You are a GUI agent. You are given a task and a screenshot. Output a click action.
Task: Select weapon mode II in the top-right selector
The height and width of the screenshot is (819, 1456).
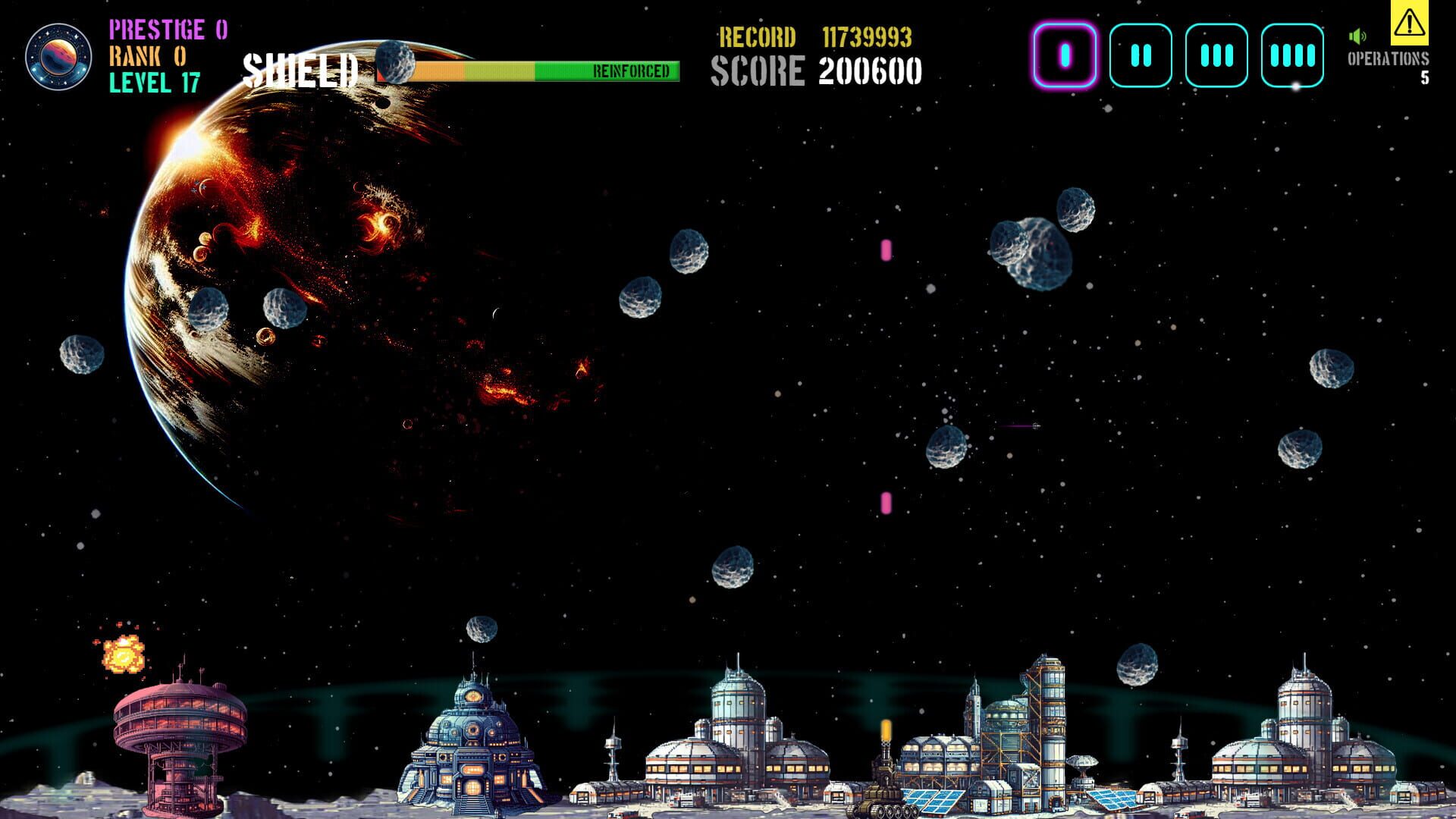[x=1141, y=55]
